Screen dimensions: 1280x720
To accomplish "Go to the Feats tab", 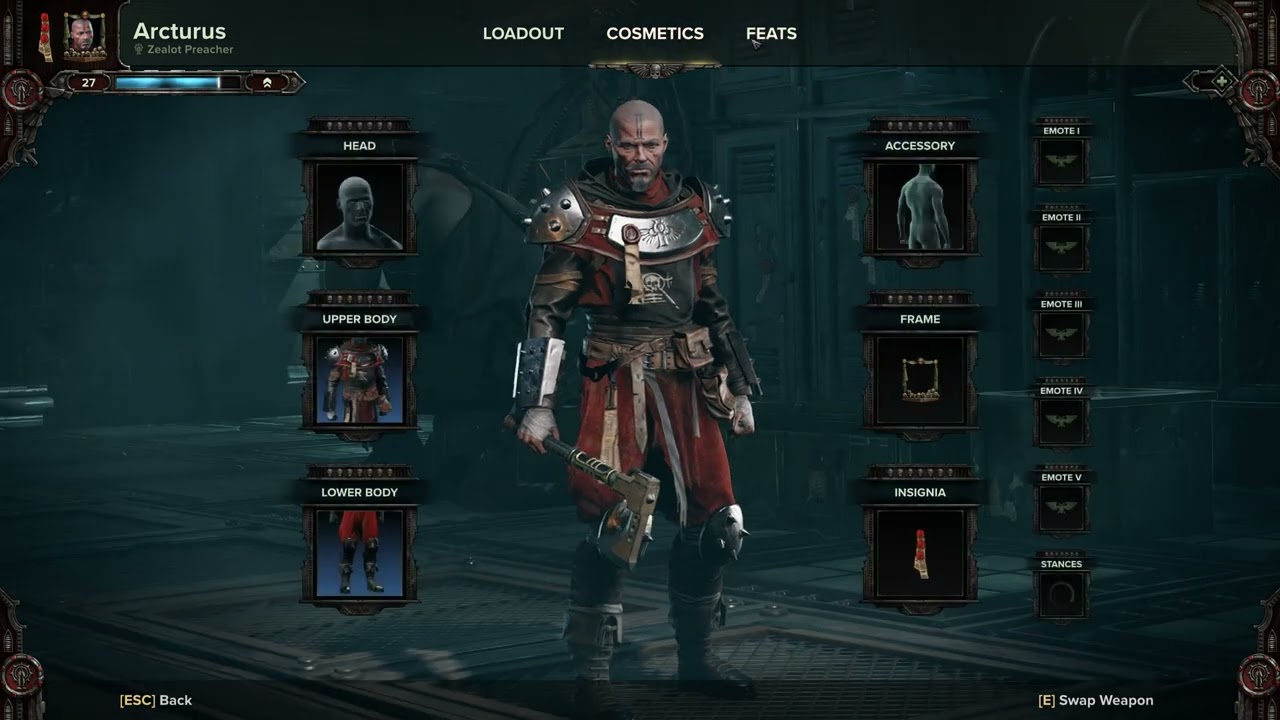I will [x=771, y=34].
